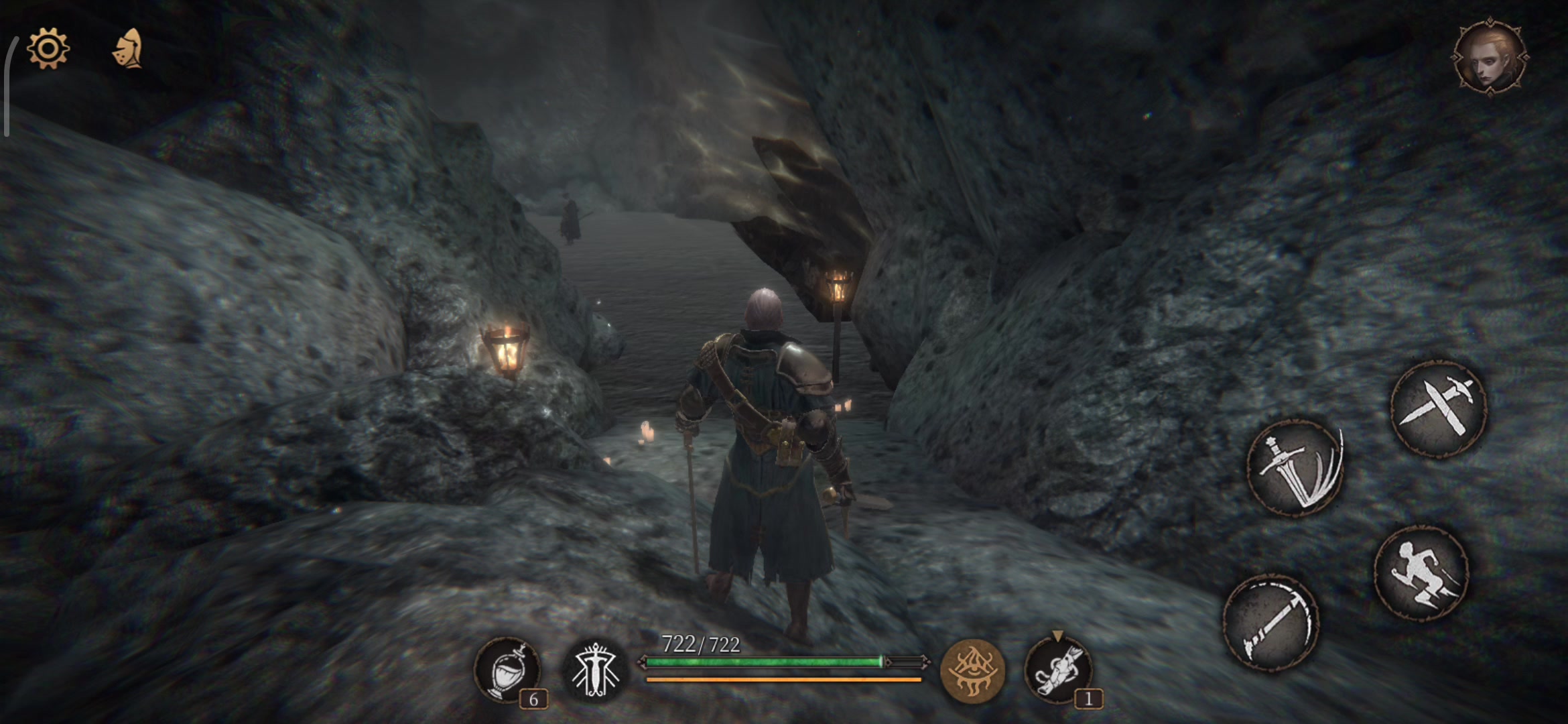Use the scythe weapon attack button

[x=1270, y=622]
